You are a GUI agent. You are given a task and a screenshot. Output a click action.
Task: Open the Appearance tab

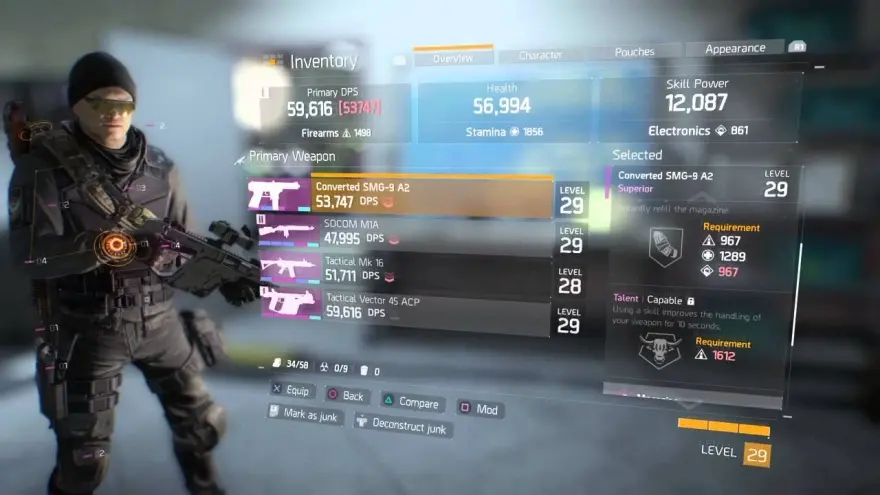pyautogui.click(x=735, y=49)
